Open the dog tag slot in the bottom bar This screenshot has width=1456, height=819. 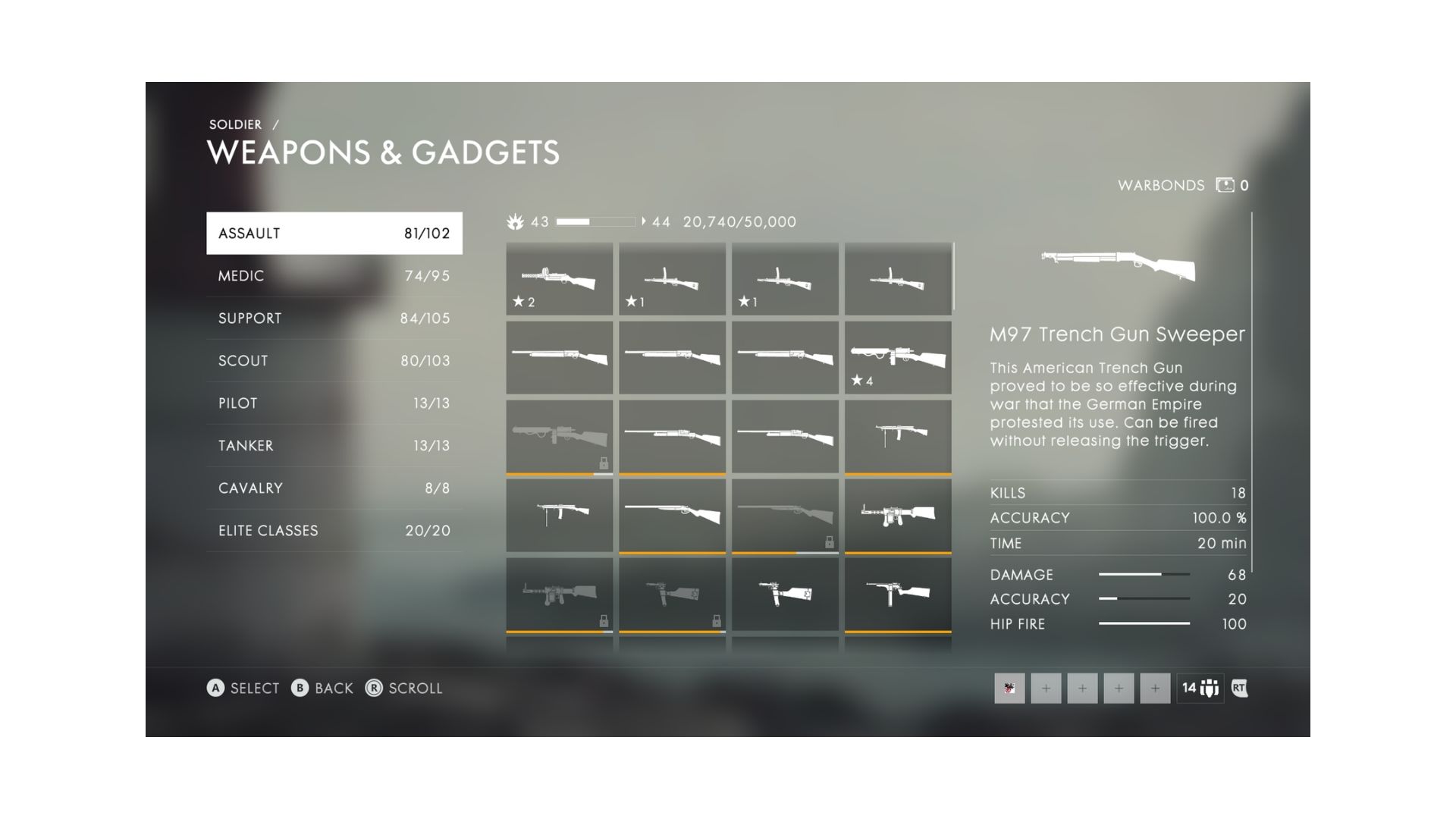[x=1010, y=689]
